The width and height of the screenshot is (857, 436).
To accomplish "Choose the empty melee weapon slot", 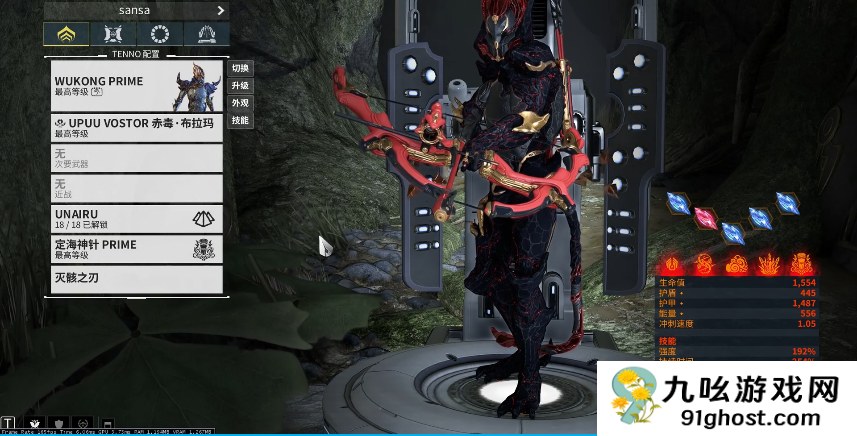I will click(135, 188).
